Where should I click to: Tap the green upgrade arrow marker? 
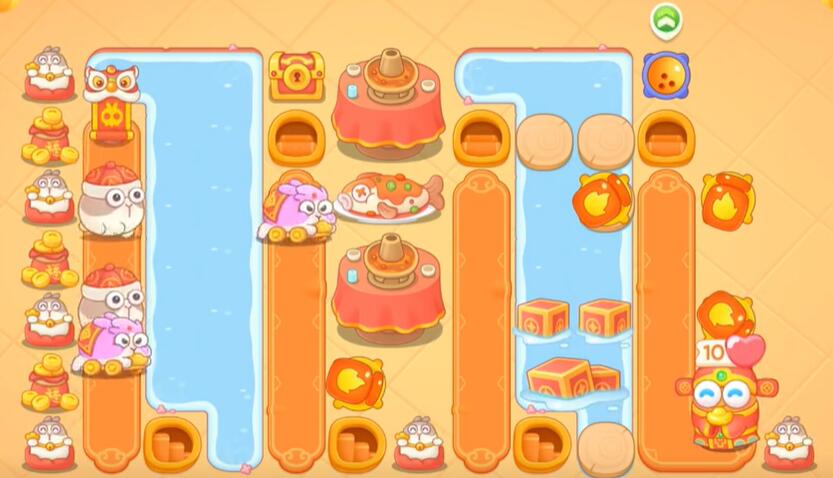click(x=665, y=18)
